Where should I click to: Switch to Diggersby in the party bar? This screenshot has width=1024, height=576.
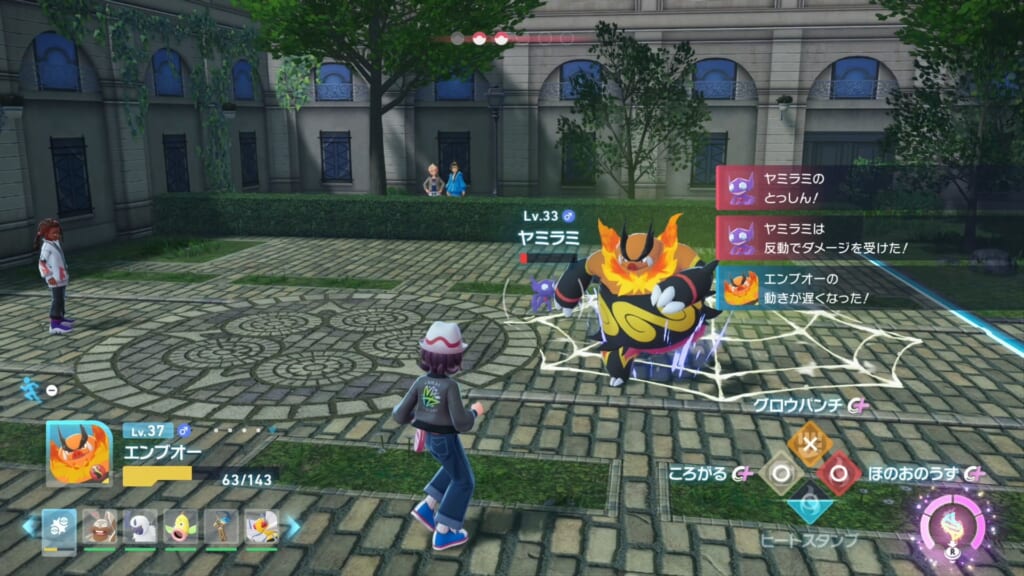click(99, 528)
